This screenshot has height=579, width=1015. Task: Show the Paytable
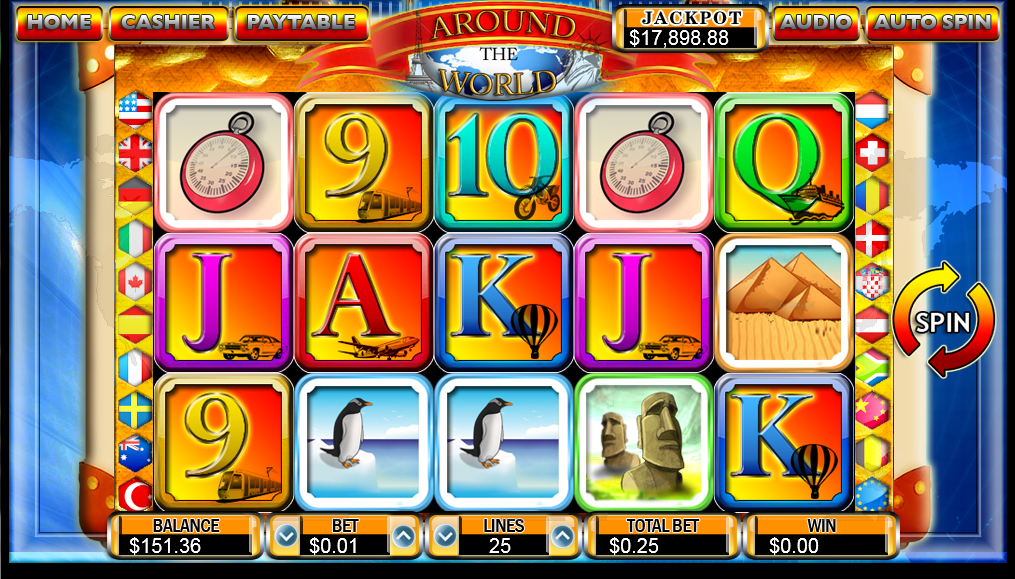pos(300,22)
